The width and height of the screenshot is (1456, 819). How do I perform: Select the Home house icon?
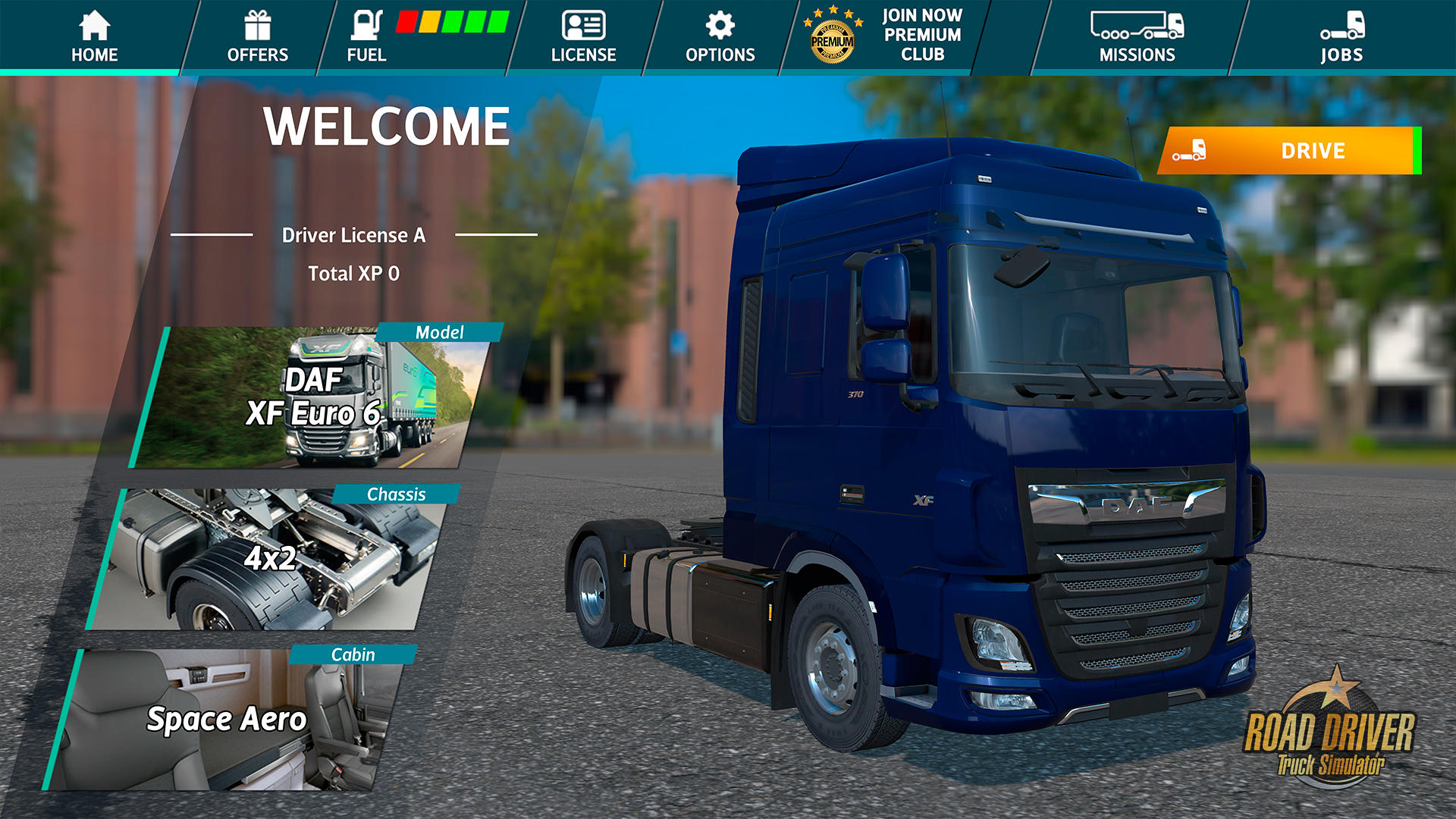coord(93,24)
